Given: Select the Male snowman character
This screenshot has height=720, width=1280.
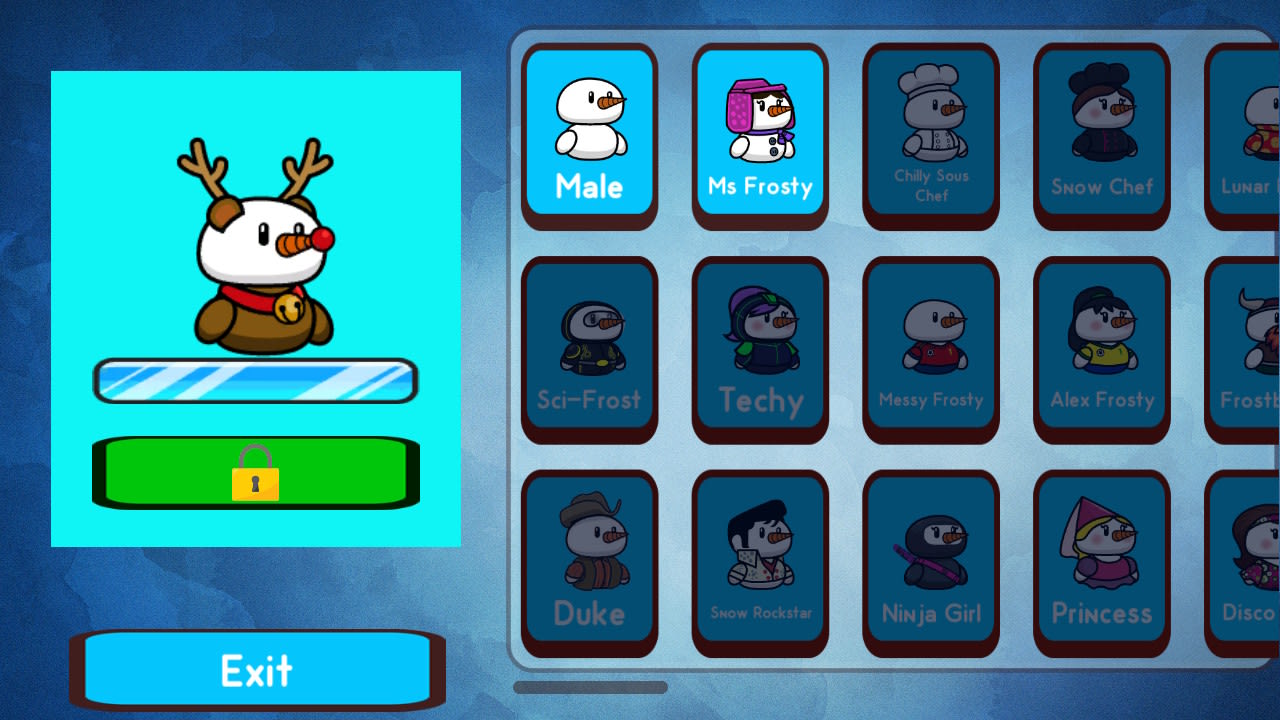Looking at the screenshot, I should pyautogui.click(x=589, y=133).
